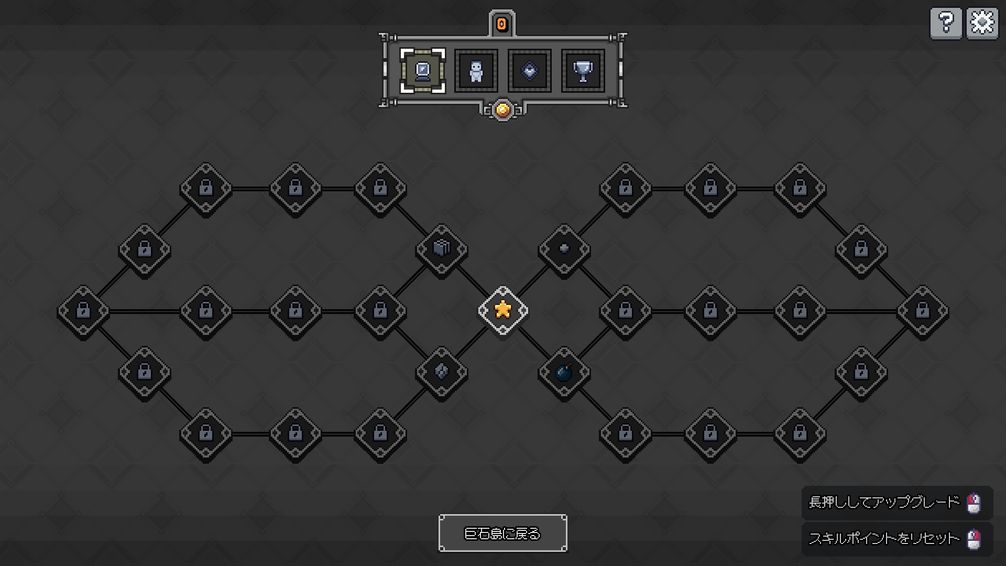Select the monitor screen tab
Screen dimensions: 1006x566
point(423,70)
